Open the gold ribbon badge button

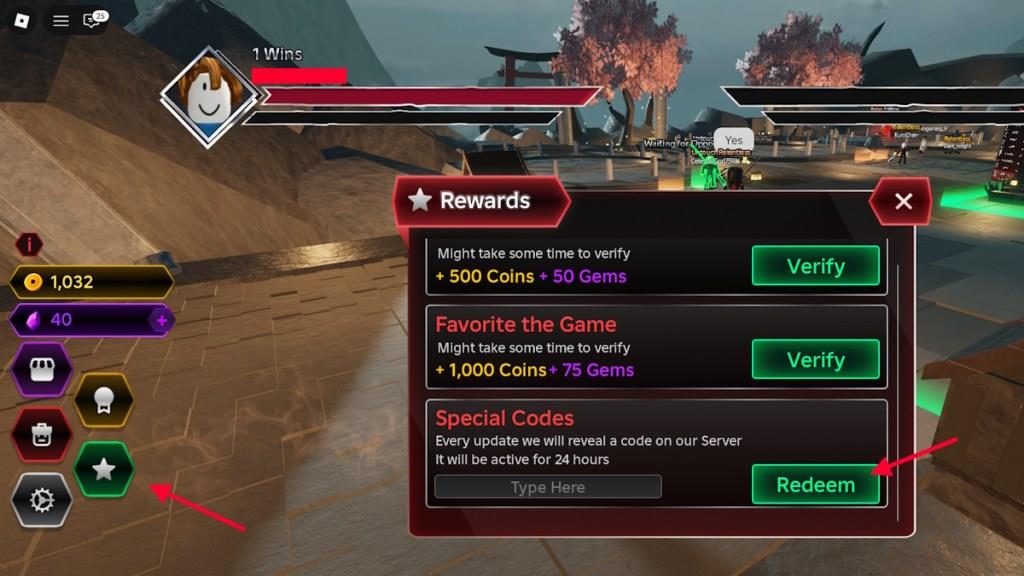click(103, 400)
